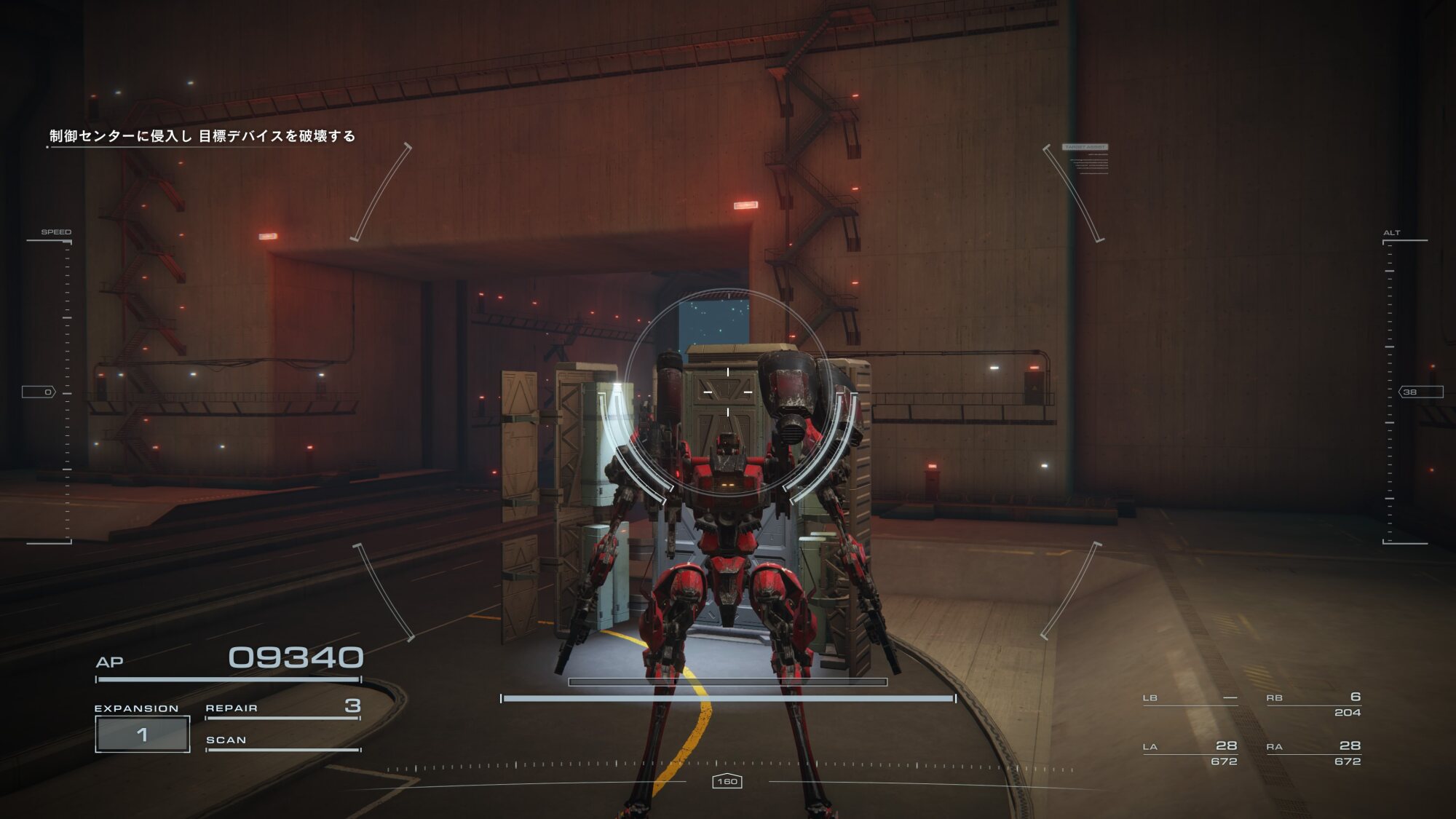Activate the SCAN gauge
Image resolution: width=1456 pixels, height=819 pixels.
(282, 741)
